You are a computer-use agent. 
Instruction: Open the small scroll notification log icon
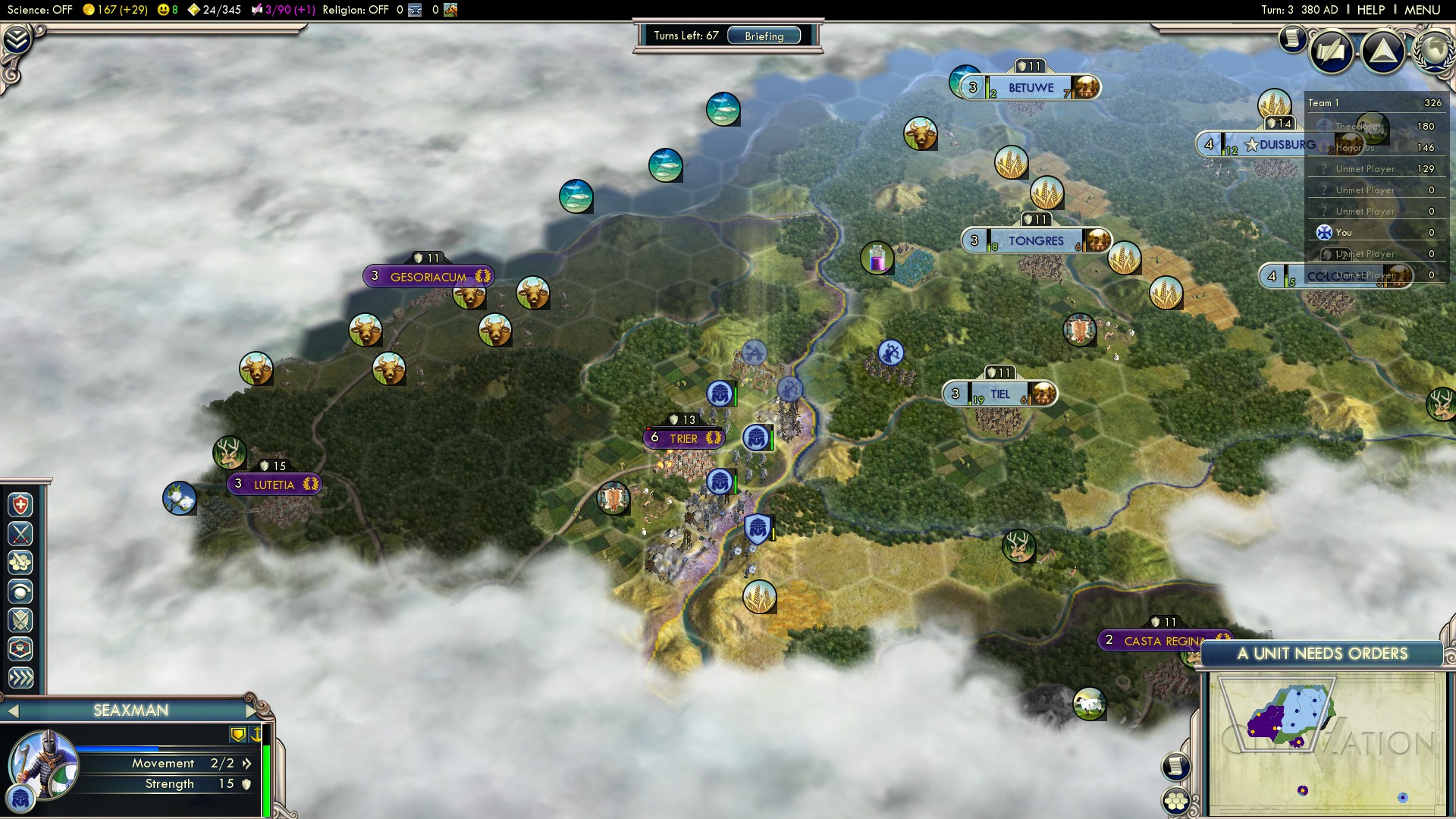(x=1291, y=39)
